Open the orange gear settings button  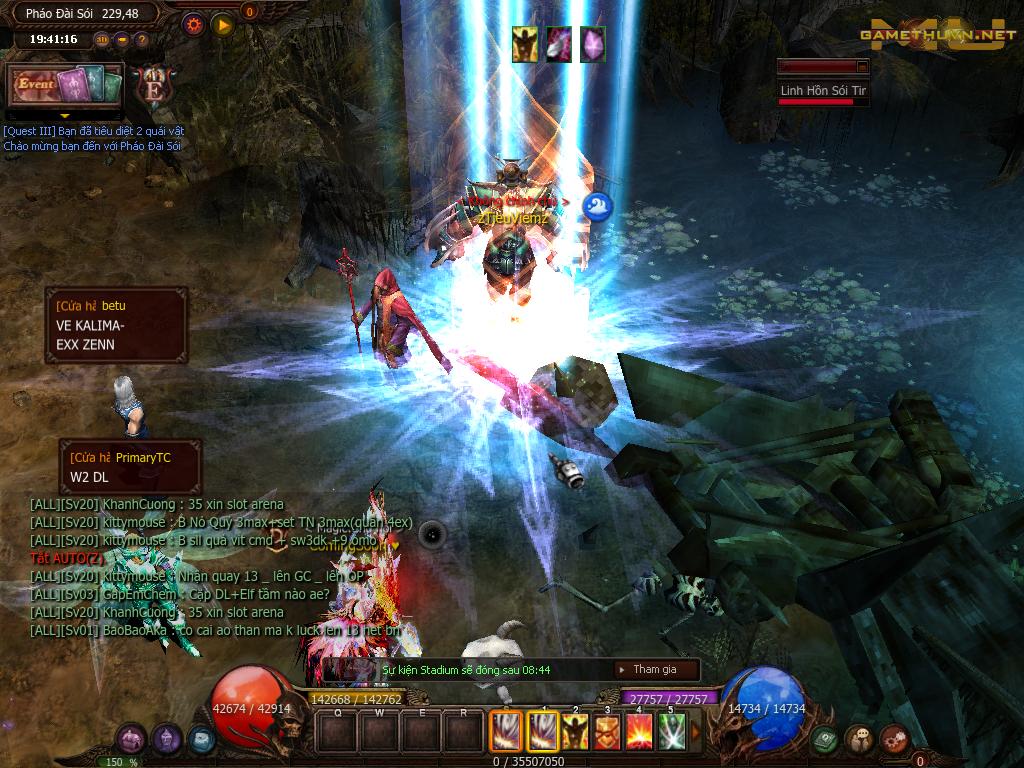(194, 23)
